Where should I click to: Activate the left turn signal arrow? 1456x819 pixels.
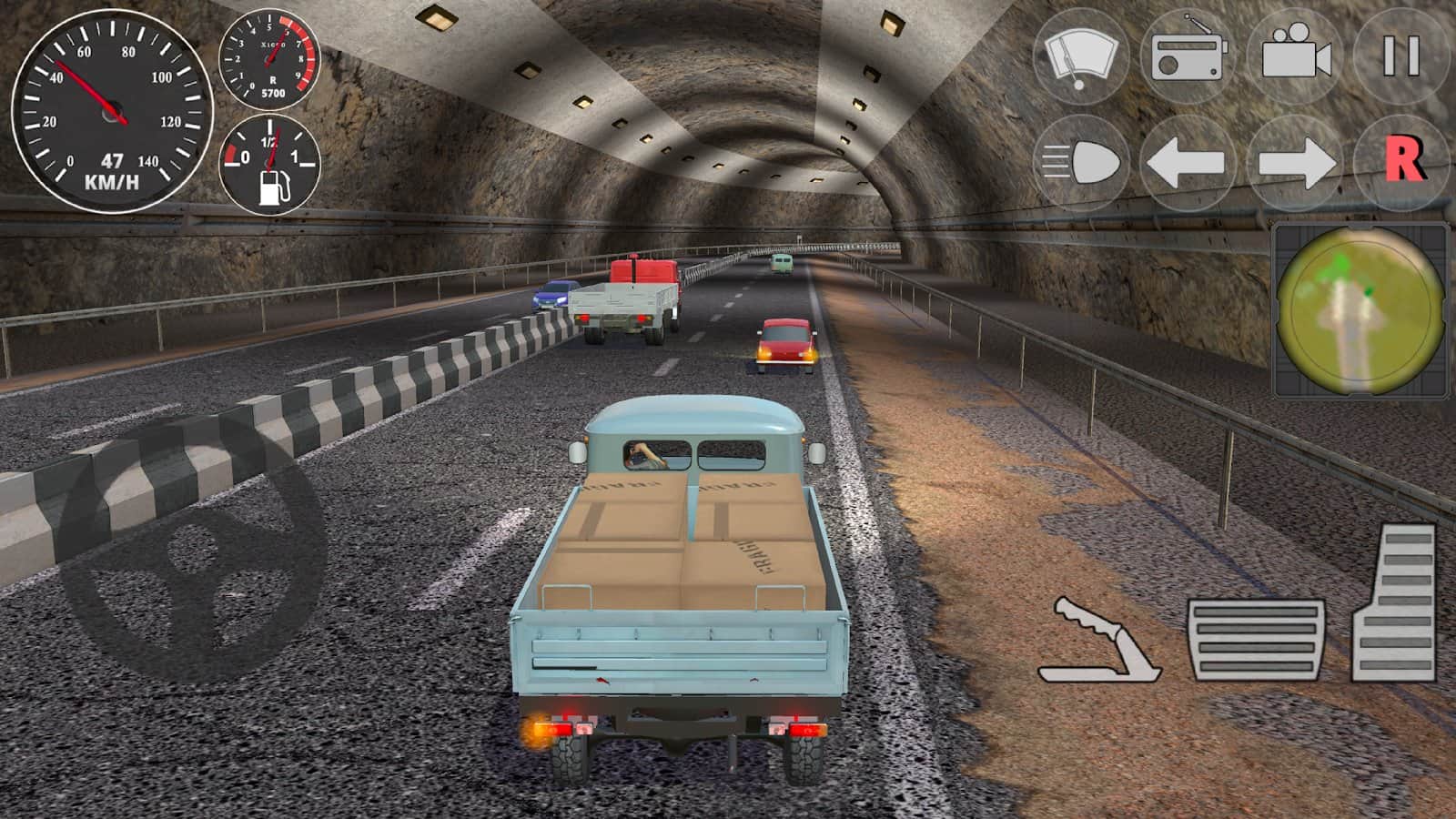click(1187, 164)
